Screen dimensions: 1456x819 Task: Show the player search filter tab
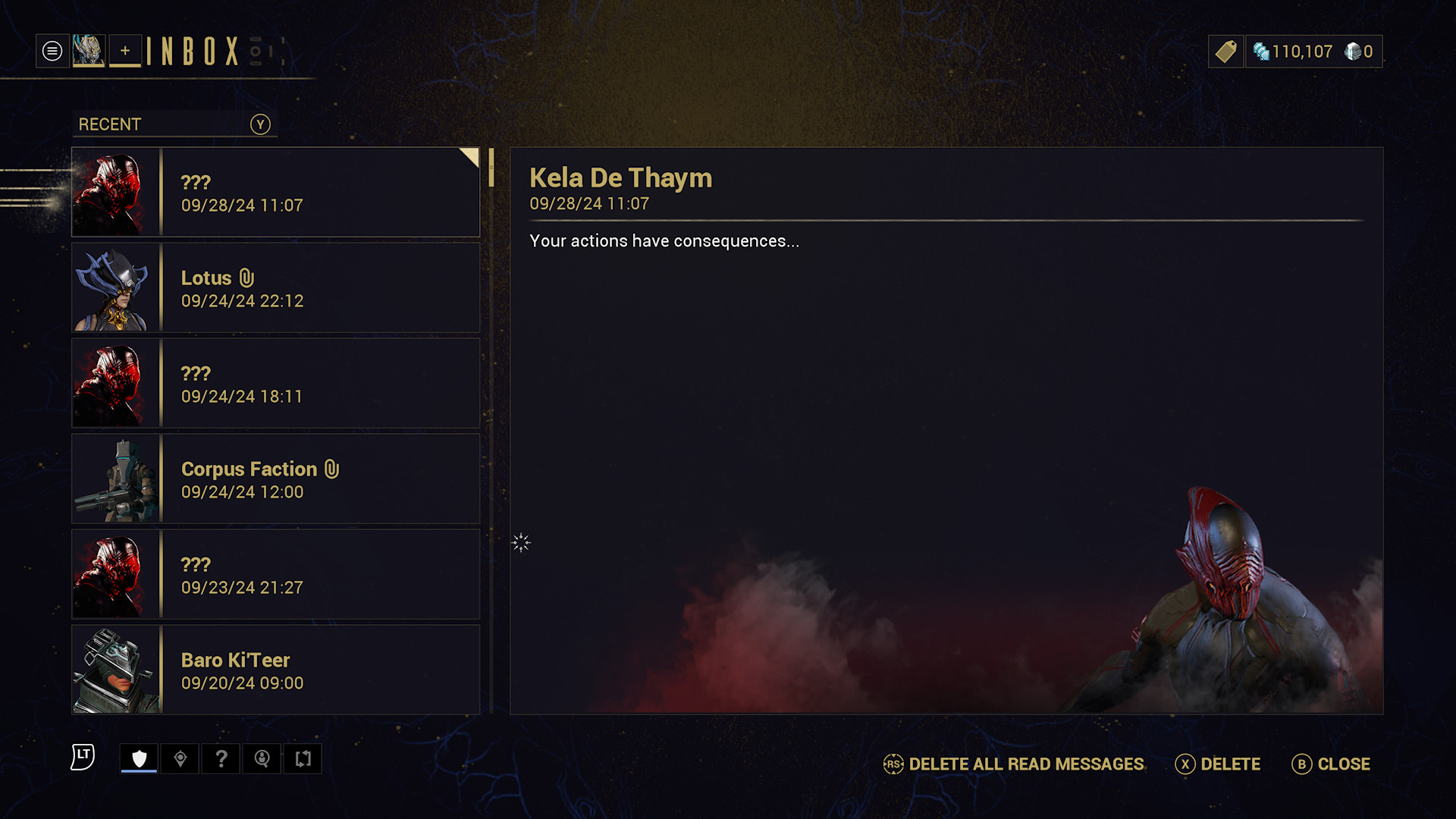[262, 758]
